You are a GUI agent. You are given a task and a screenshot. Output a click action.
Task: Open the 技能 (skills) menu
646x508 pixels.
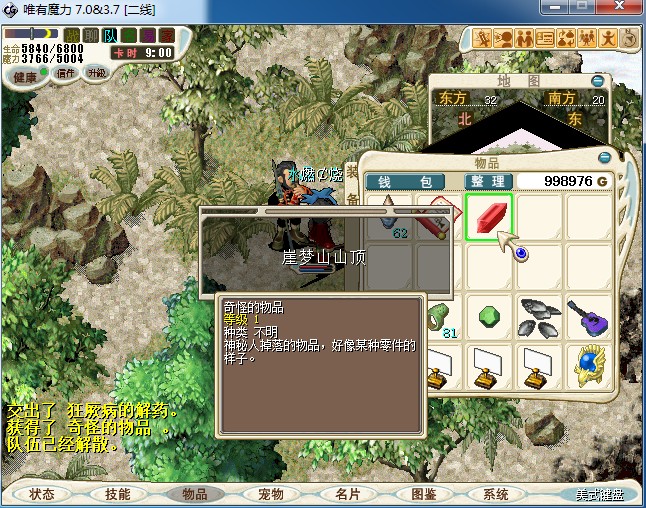pos(118,494)
